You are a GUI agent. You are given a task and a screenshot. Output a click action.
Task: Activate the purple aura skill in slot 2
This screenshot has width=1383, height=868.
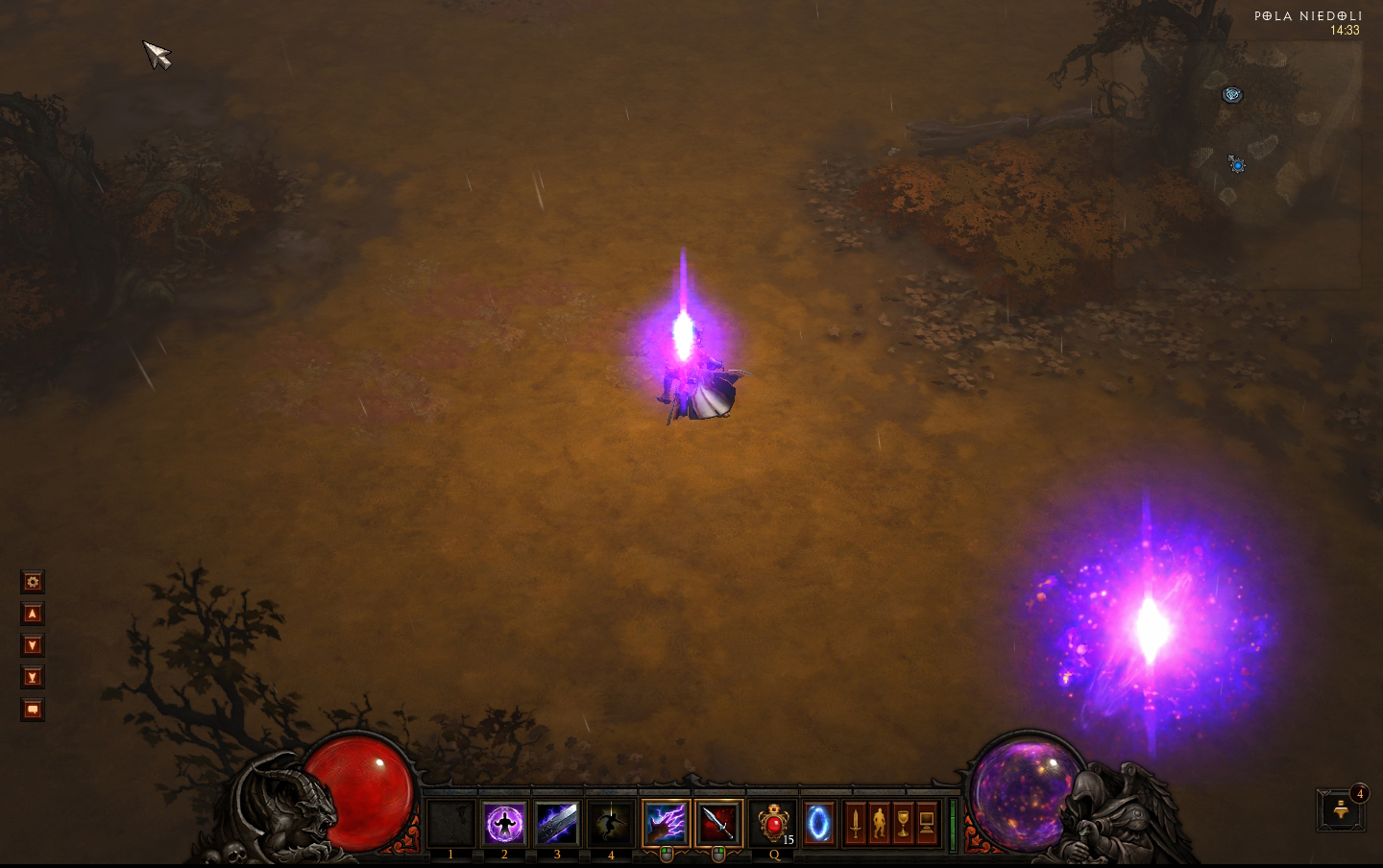coord(504,824)
